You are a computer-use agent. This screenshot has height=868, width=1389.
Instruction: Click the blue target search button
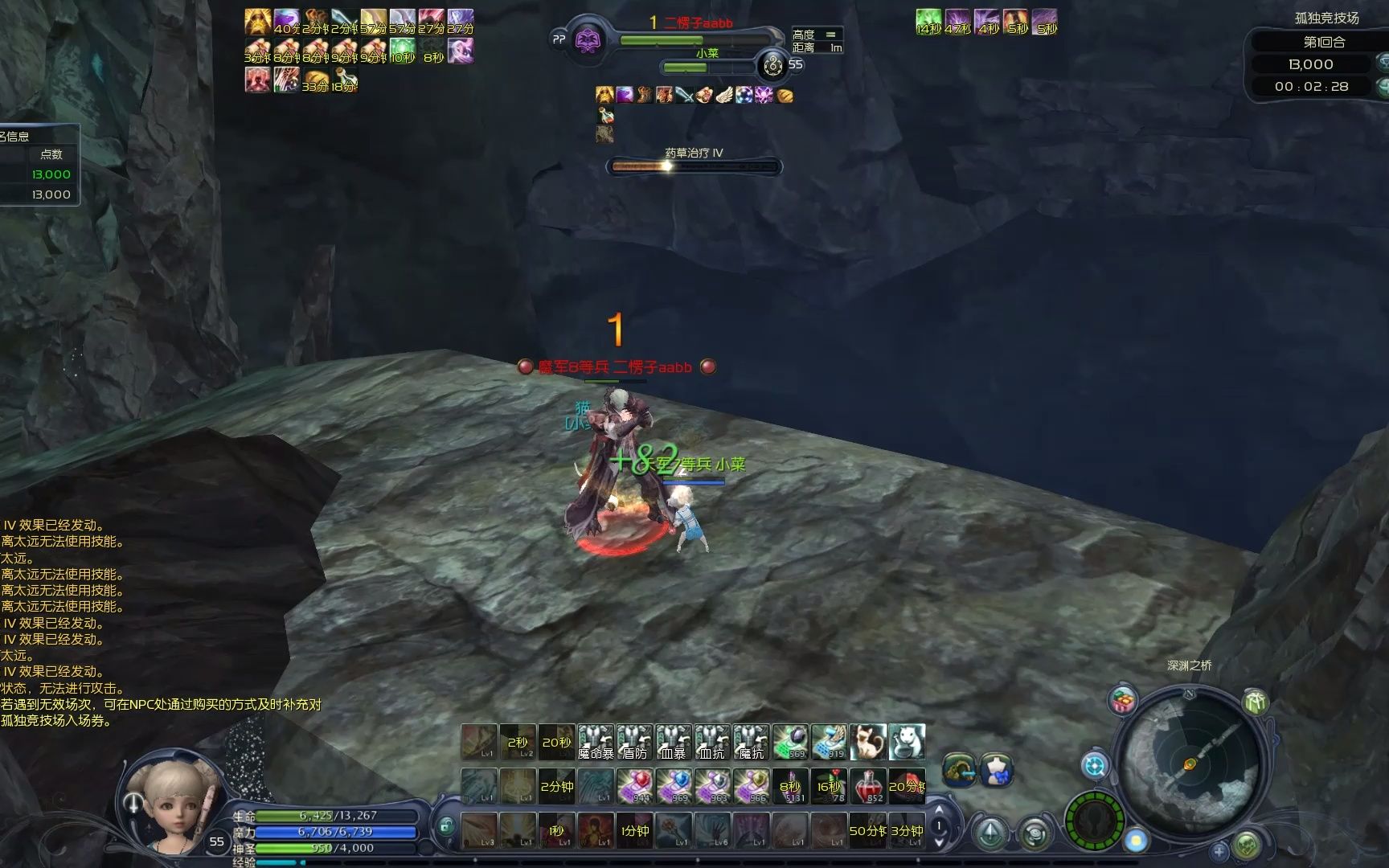point(1094,765)
